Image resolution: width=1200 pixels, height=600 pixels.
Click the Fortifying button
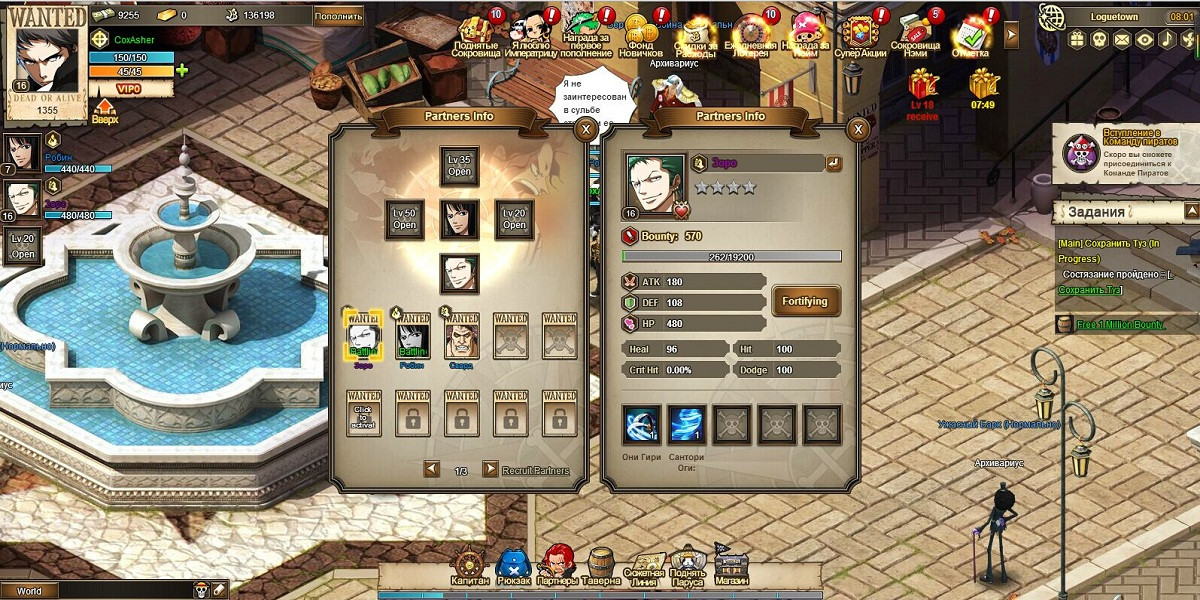805,301
